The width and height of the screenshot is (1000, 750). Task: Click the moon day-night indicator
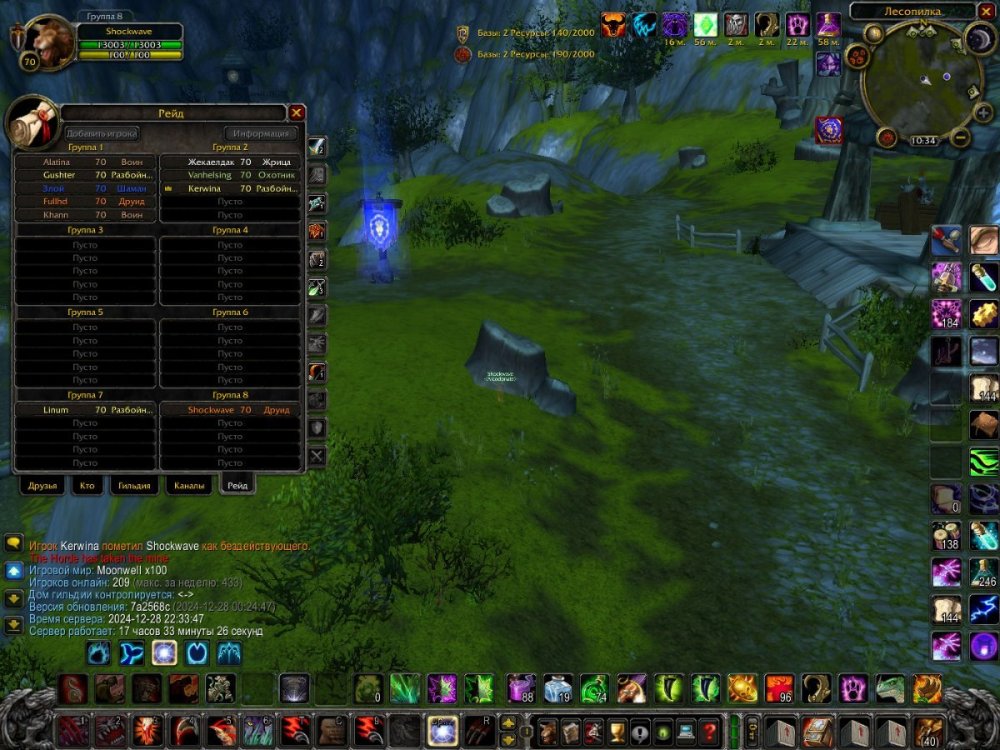coord(979,38)
